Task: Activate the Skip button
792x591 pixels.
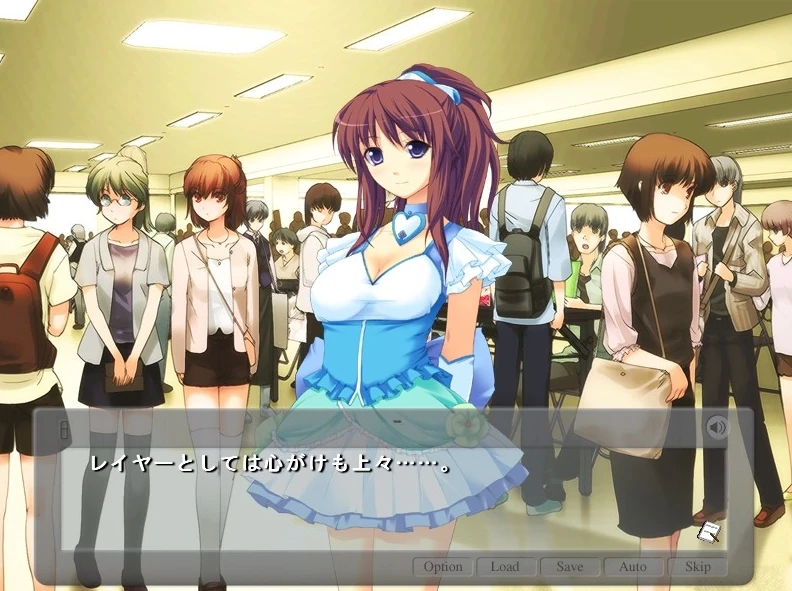Action: (697, 567)
